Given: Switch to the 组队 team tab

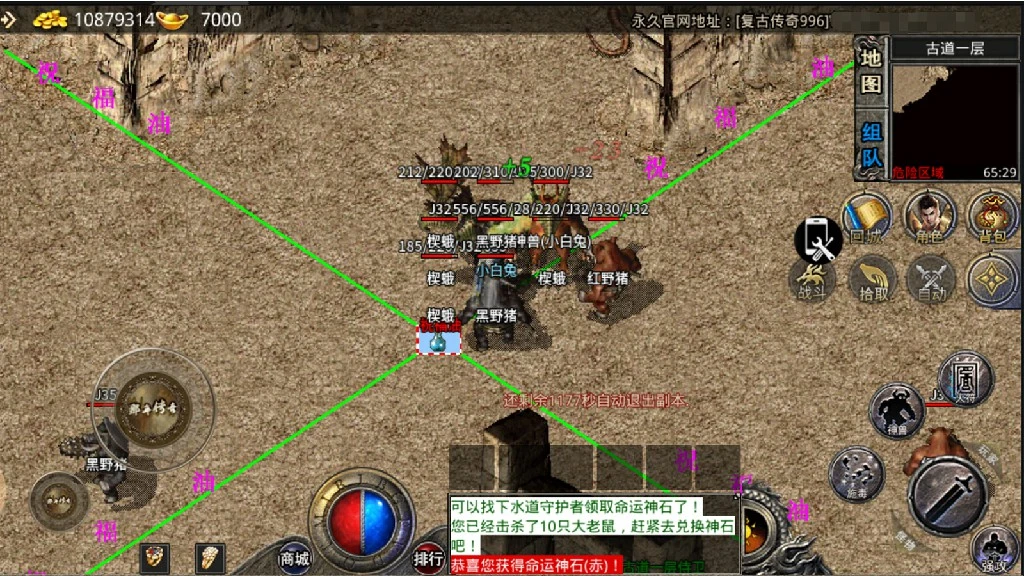Looking at the screenshot, I should pyautogui.click(x=871, y=145).
